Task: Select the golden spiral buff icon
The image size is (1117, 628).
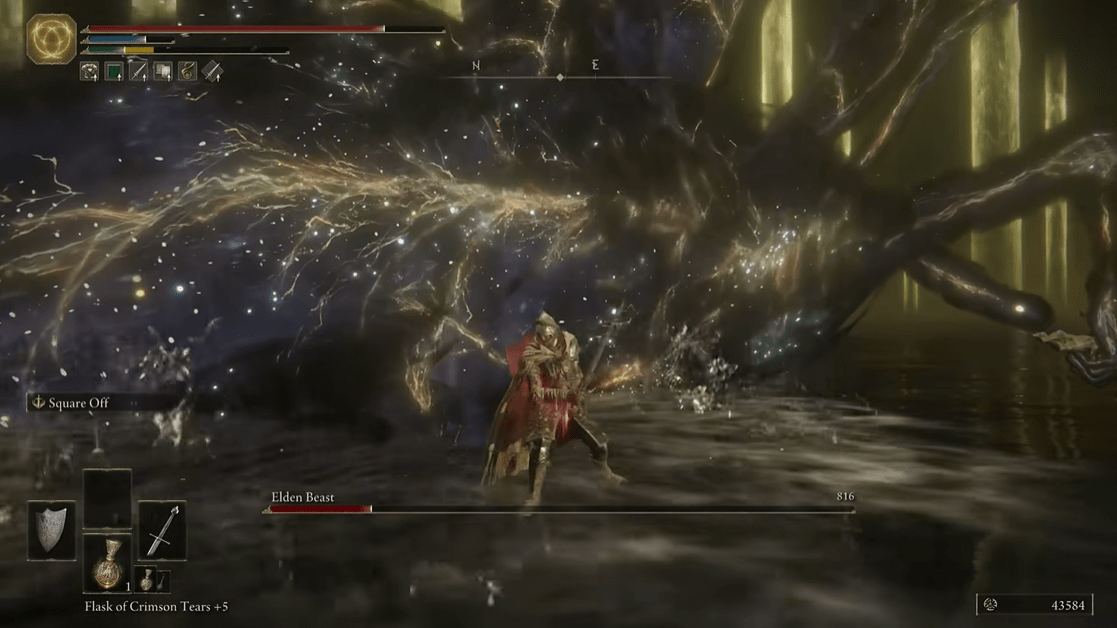Action: pyautogui.click(x=186, y=72)
